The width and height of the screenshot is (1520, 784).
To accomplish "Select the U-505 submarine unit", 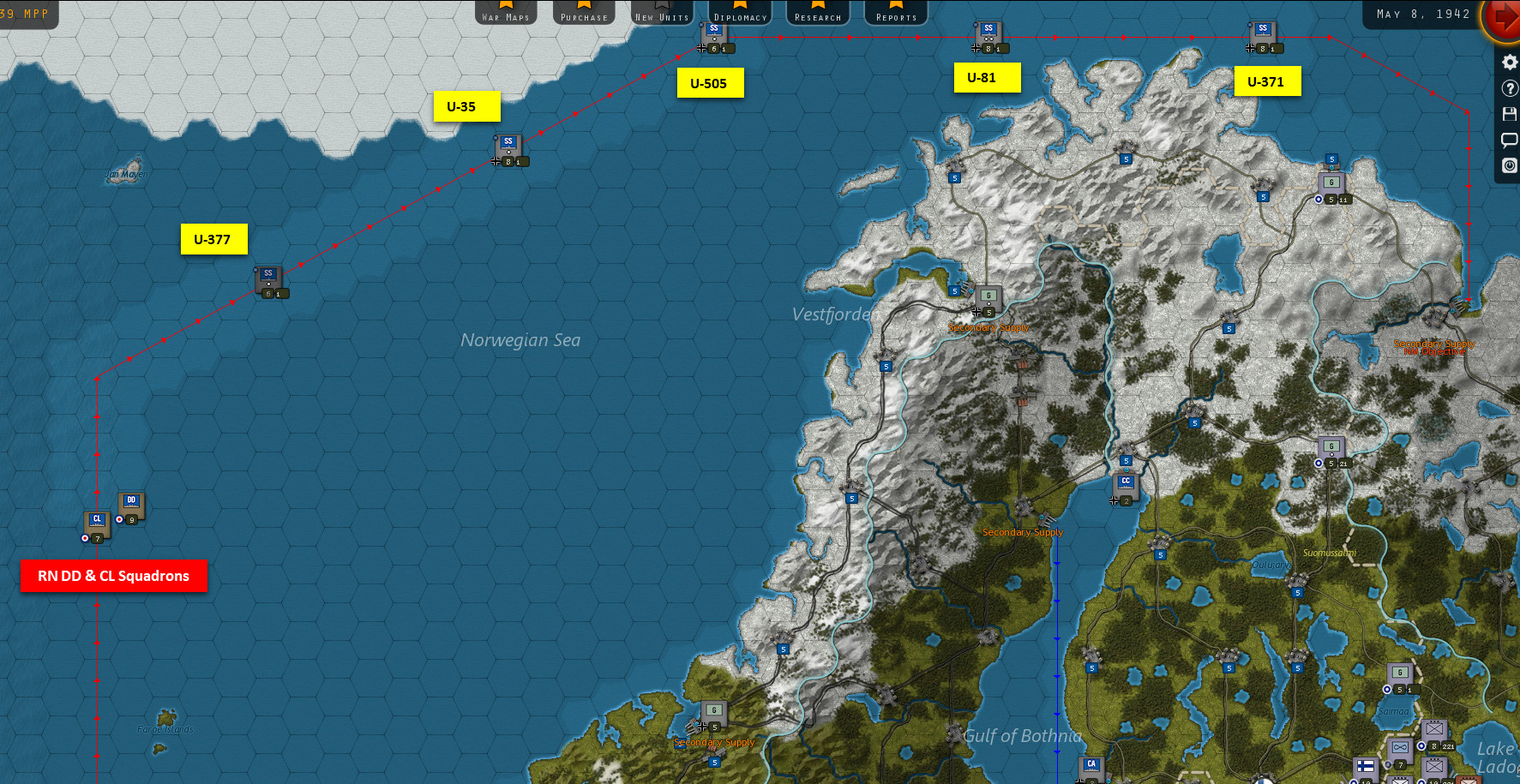I will [x=714, y=34].
